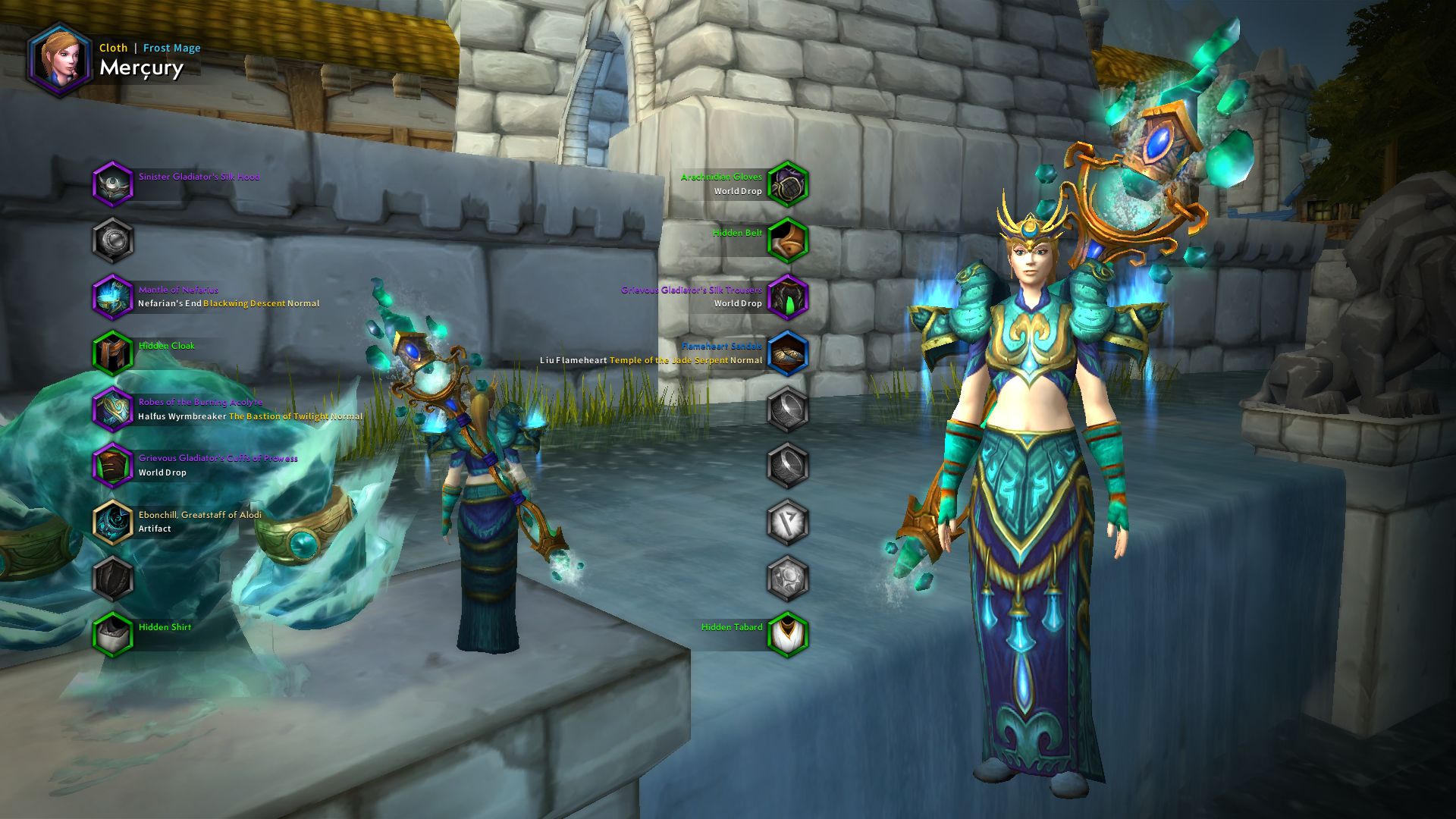
Task: Select the empty neck slot icon
Action: 112,237
